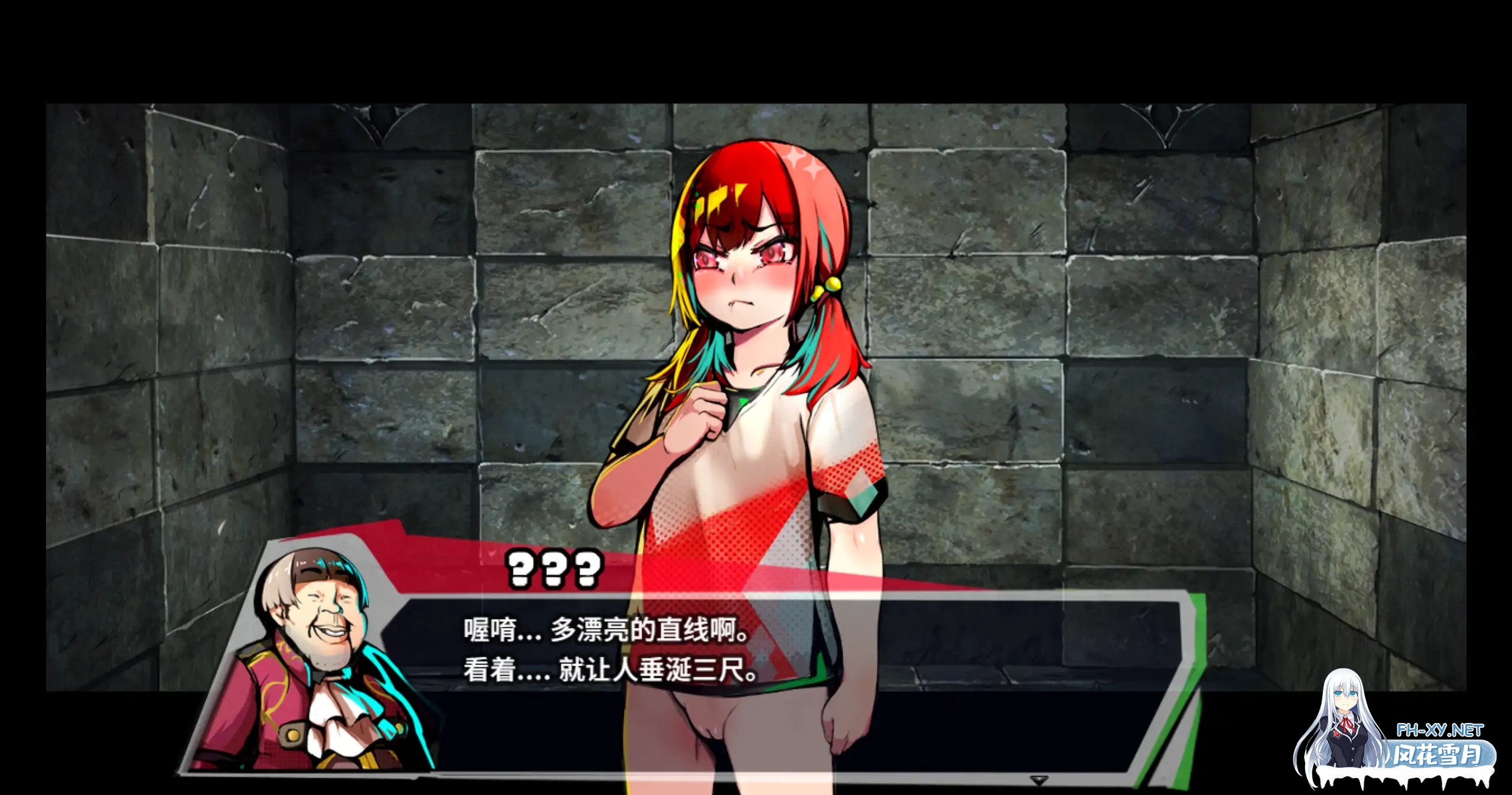Click the black letterbox area above the scene
The image size is (1512, 795).
[x=756, y=47]
